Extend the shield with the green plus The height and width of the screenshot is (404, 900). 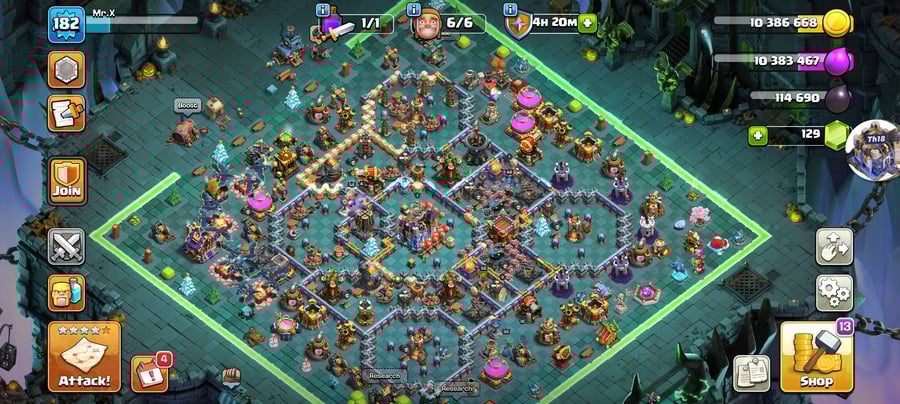[586, 22]
